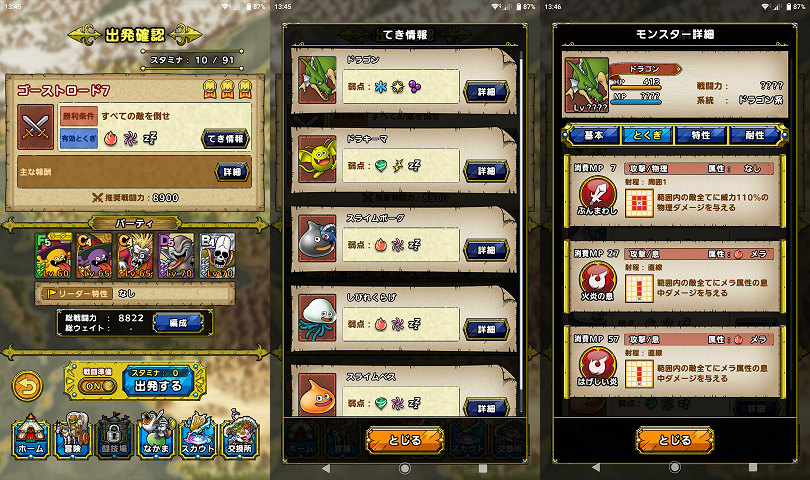View 詳細 for the しびれくらげ enemy
Viewport: 810px width, 480px height.
tap(487, 328)
